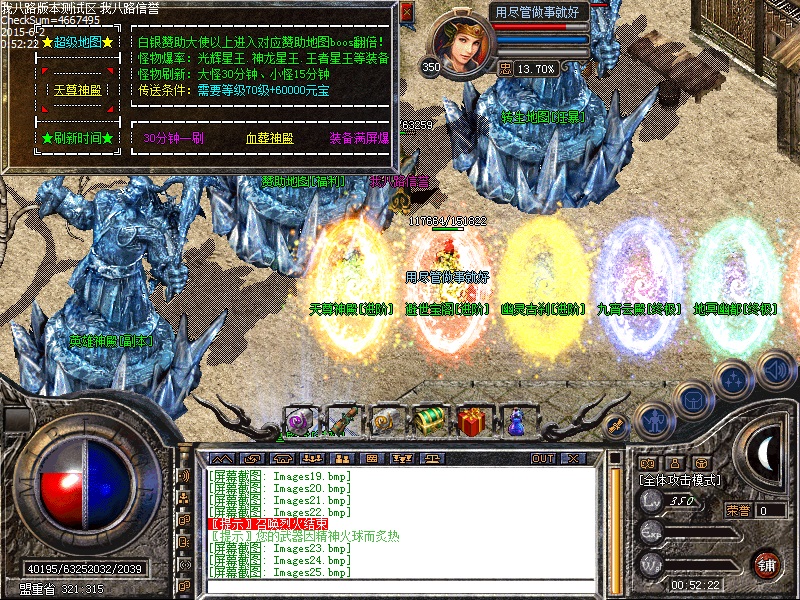The width and height of the screenshot is (800, 600).
Task: Click the OUT button above chat
Action: 543,458
